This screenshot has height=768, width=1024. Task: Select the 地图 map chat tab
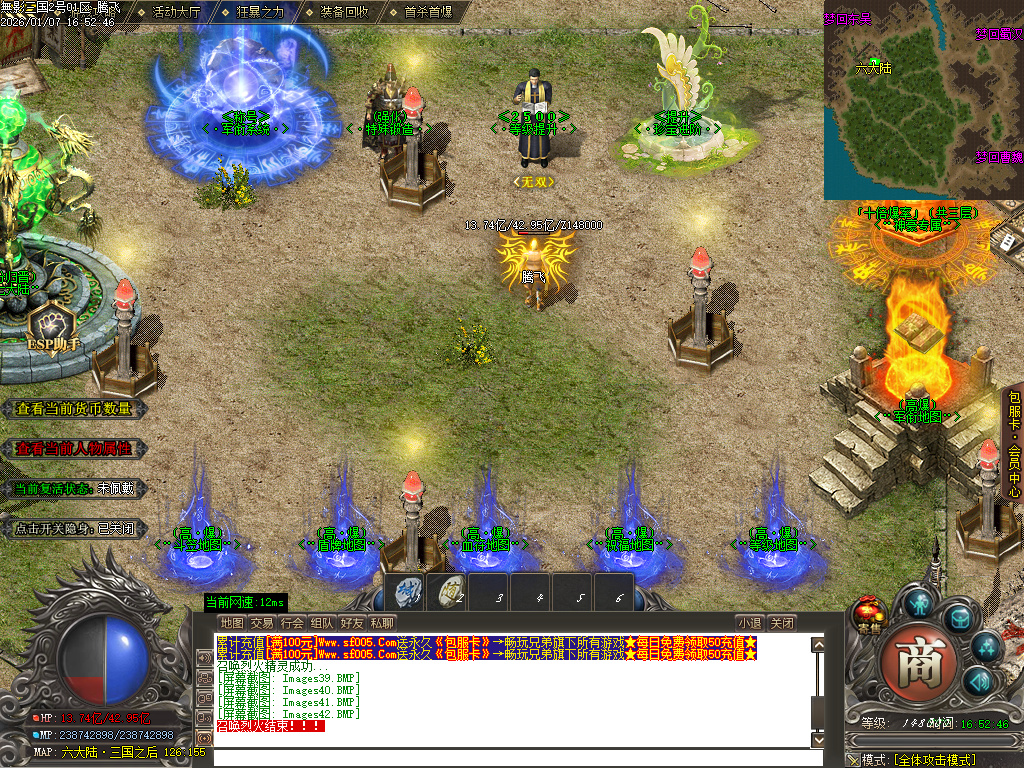pos(231,623)
